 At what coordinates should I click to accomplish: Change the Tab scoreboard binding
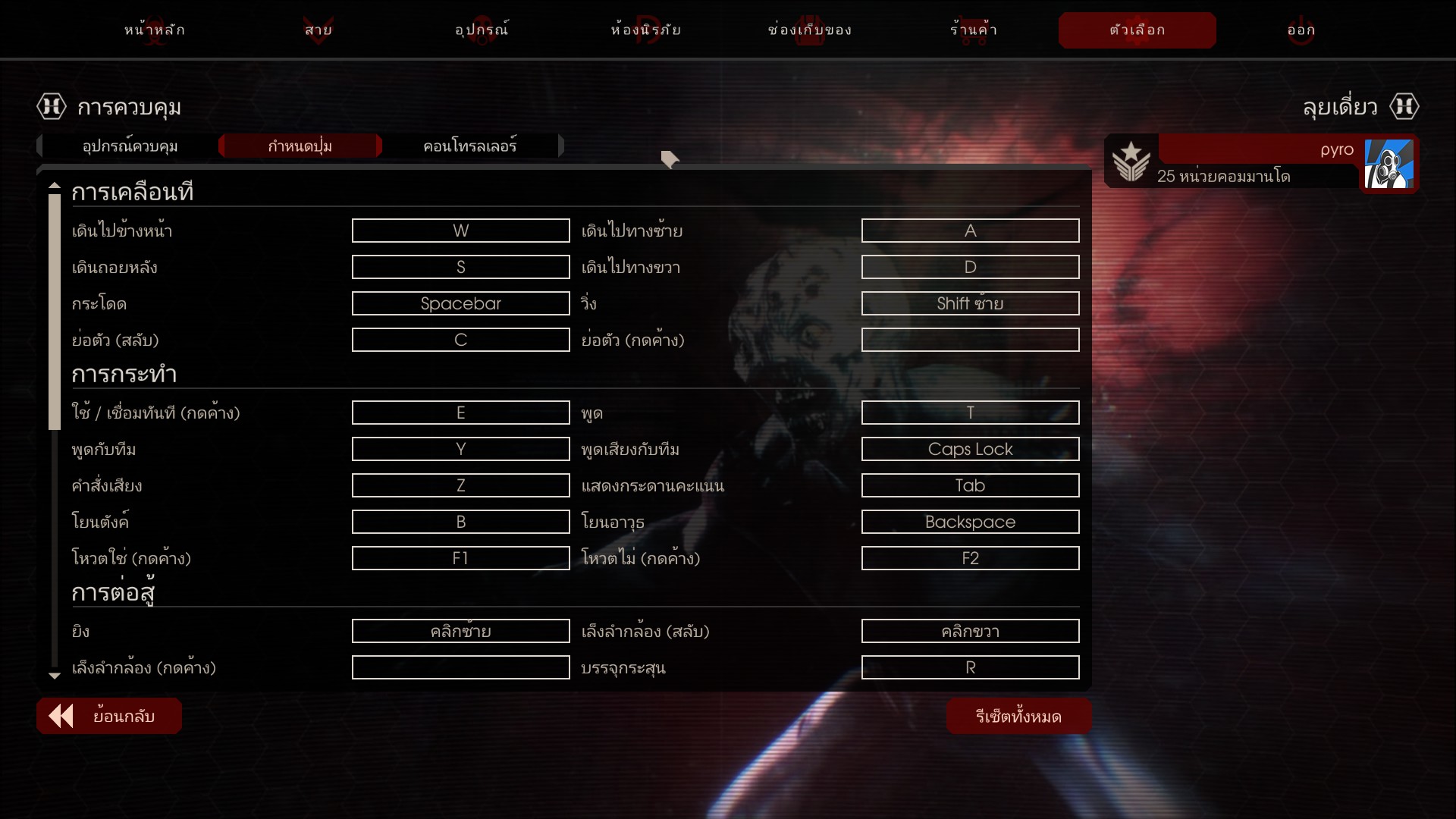click(x=970, y=485)
